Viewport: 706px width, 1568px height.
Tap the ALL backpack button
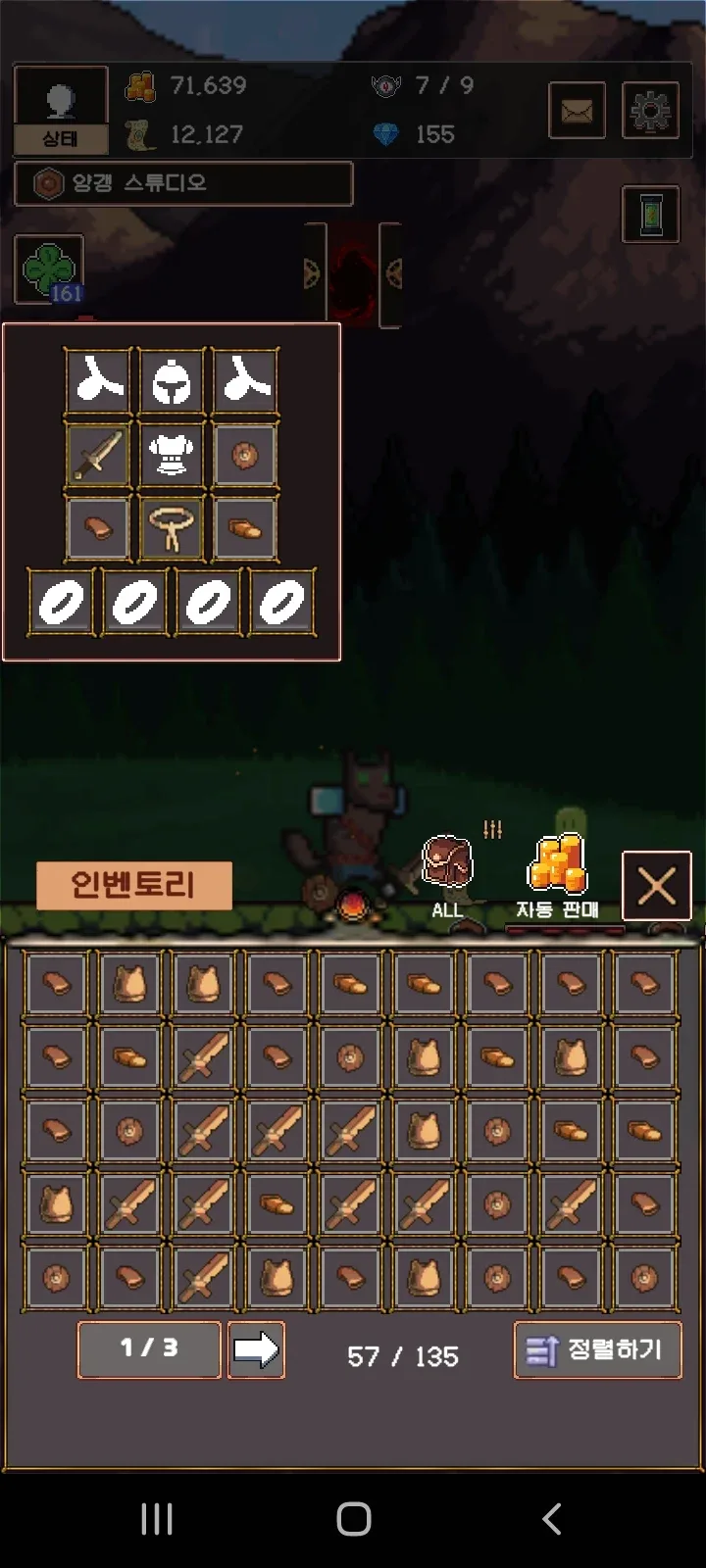pyautogui.click(x=447, y=875)
